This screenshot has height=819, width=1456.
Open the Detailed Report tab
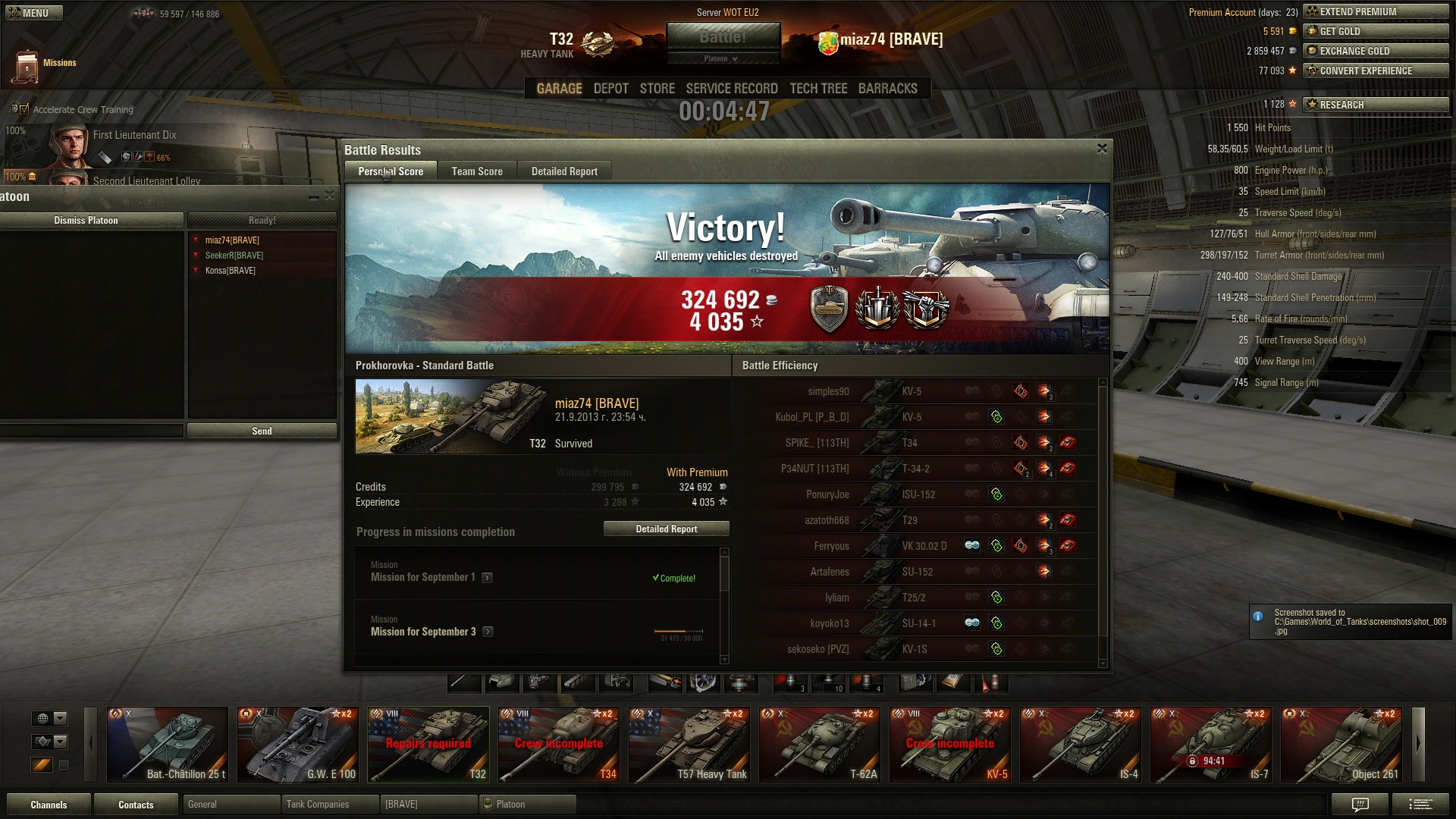coord(564,171)
